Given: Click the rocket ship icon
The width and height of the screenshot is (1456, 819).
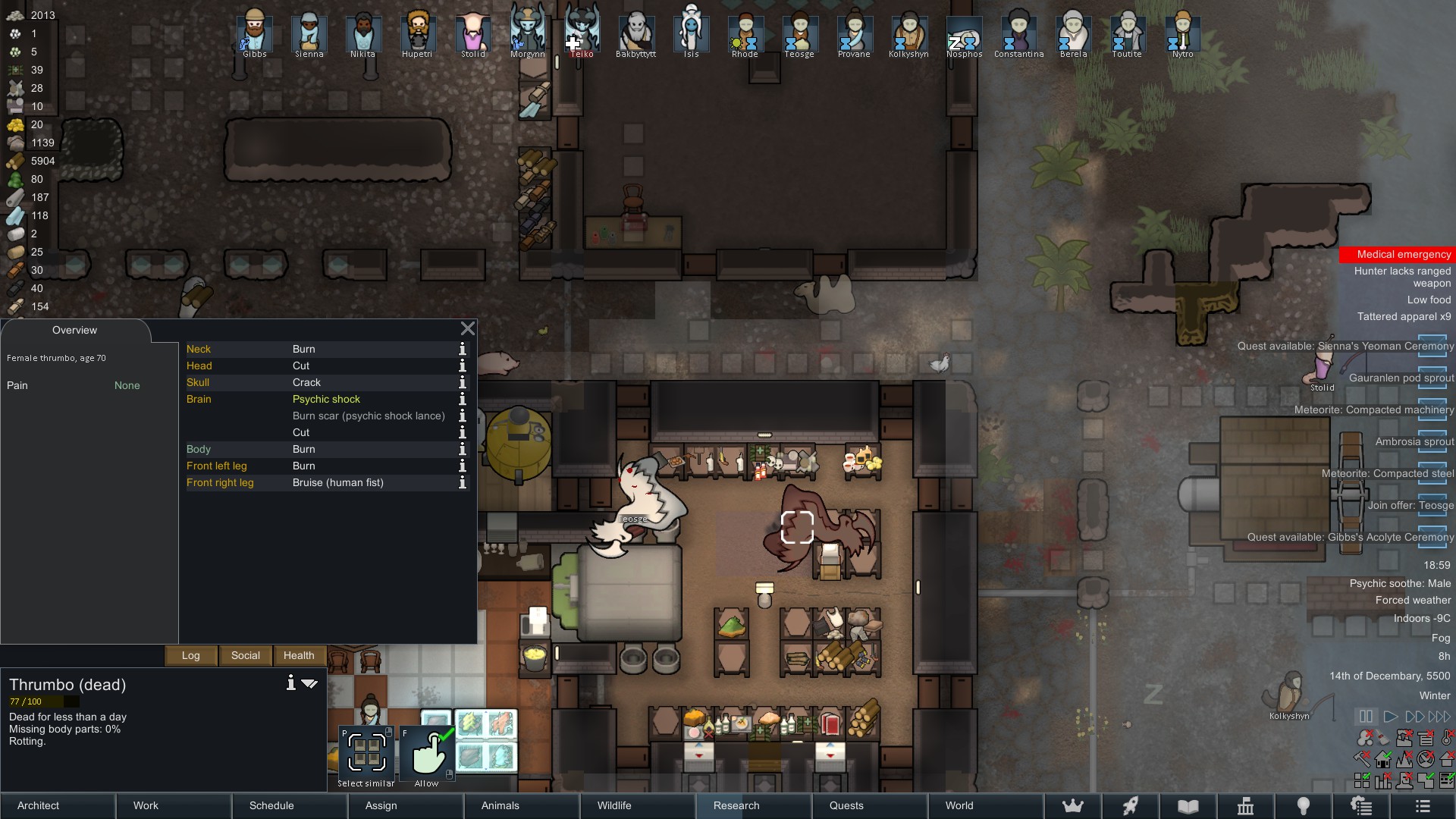Looking at the screenshot, I should (x=1130, y=806).
